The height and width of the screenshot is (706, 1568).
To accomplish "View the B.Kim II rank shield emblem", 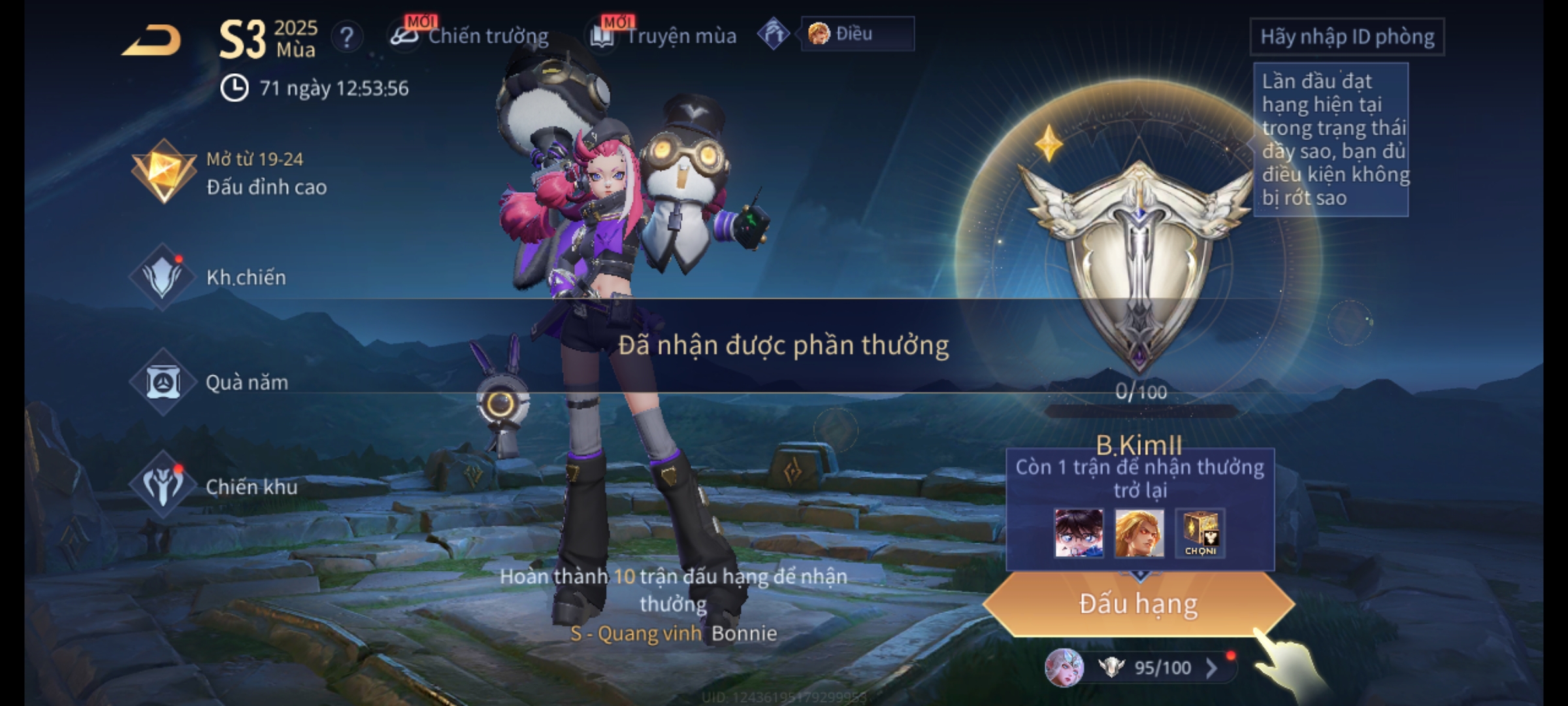I will pos(1138,261).
